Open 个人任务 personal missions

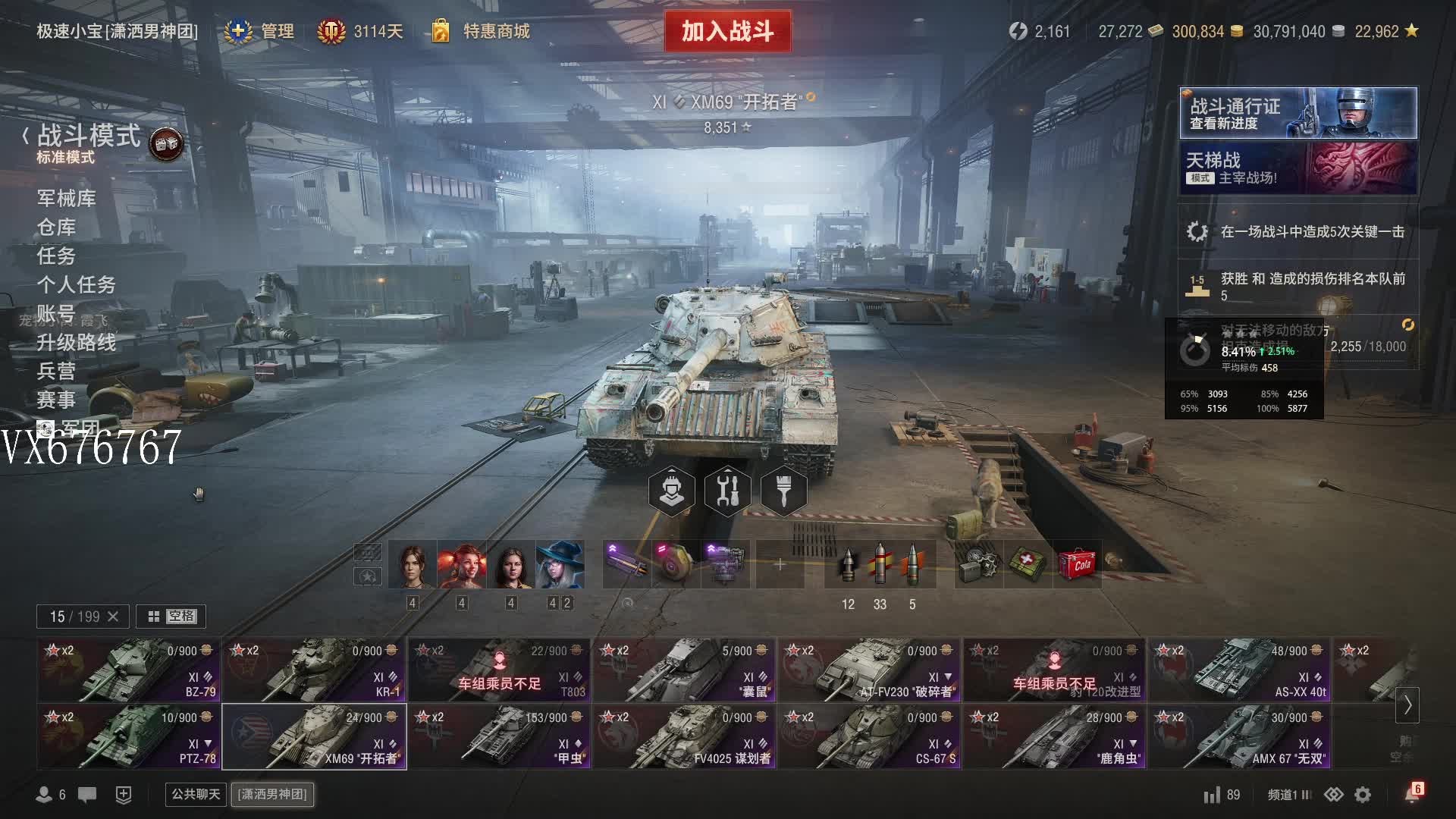pos(76,285)
